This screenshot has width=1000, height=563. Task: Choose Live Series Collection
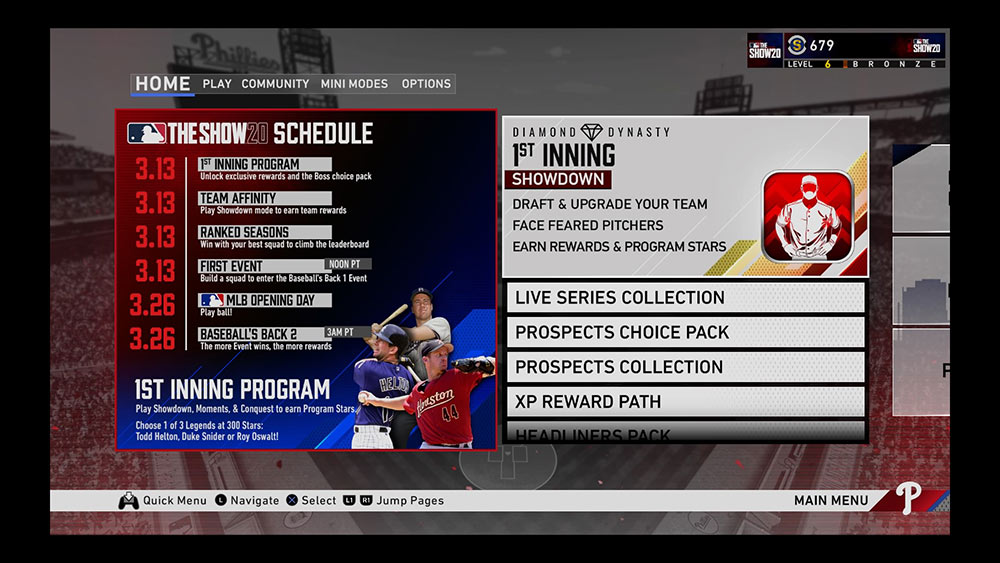point(685,298)
